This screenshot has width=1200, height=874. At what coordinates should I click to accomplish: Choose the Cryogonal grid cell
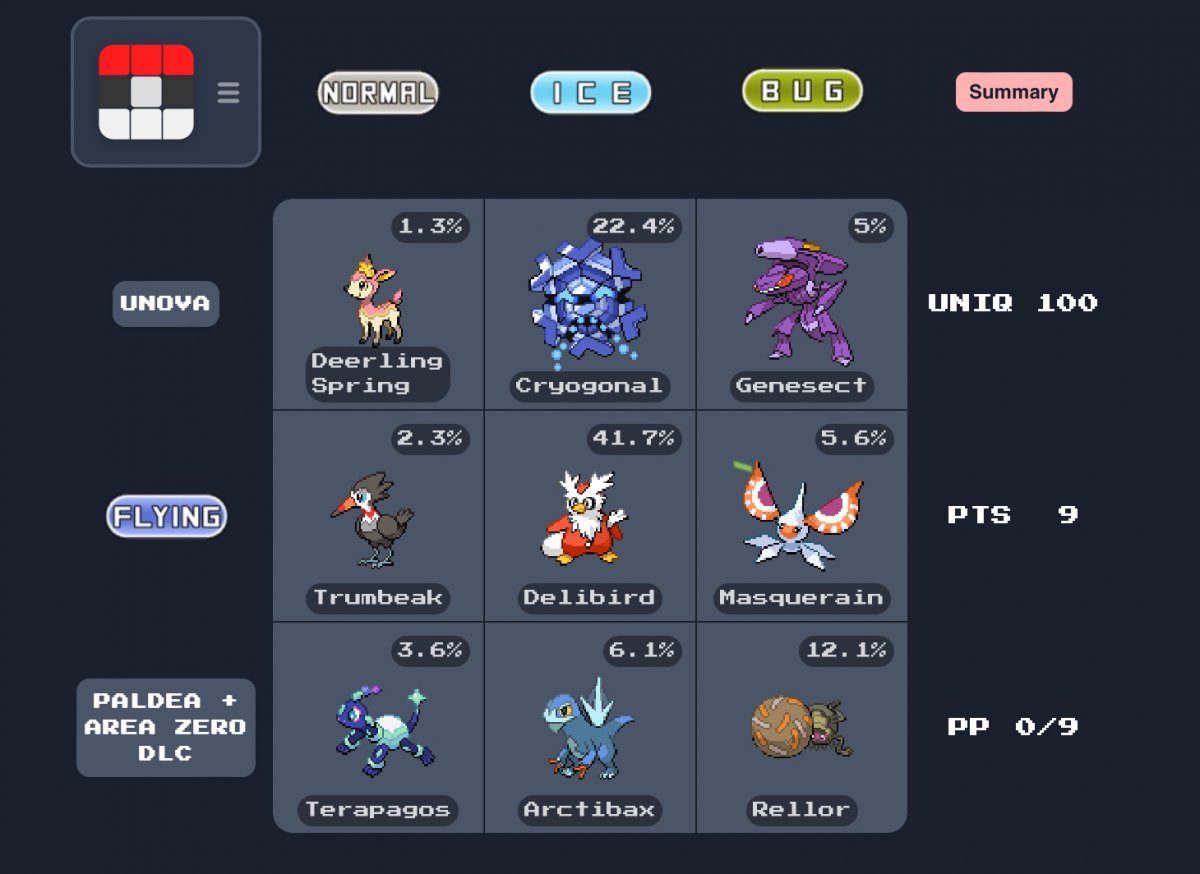pyautogui.click(x=590, y=304)
